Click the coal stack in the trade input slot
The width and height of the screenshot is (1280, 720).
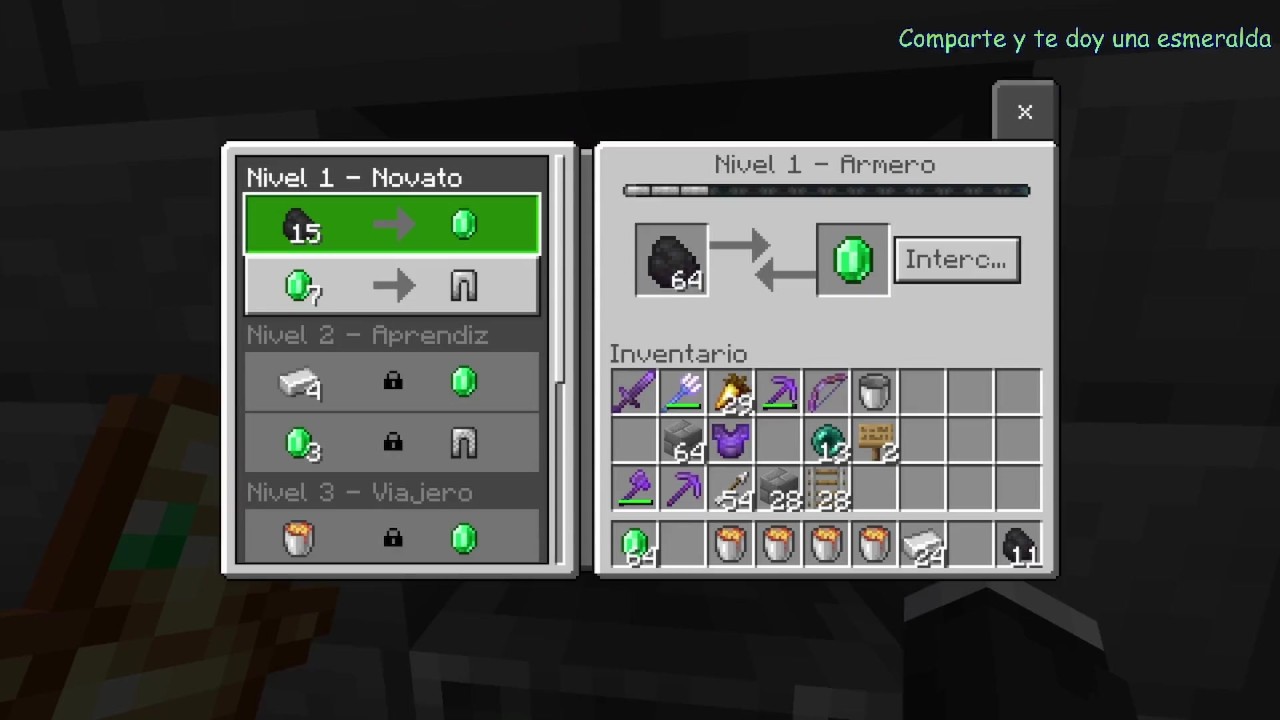click(x=672, y=260)
